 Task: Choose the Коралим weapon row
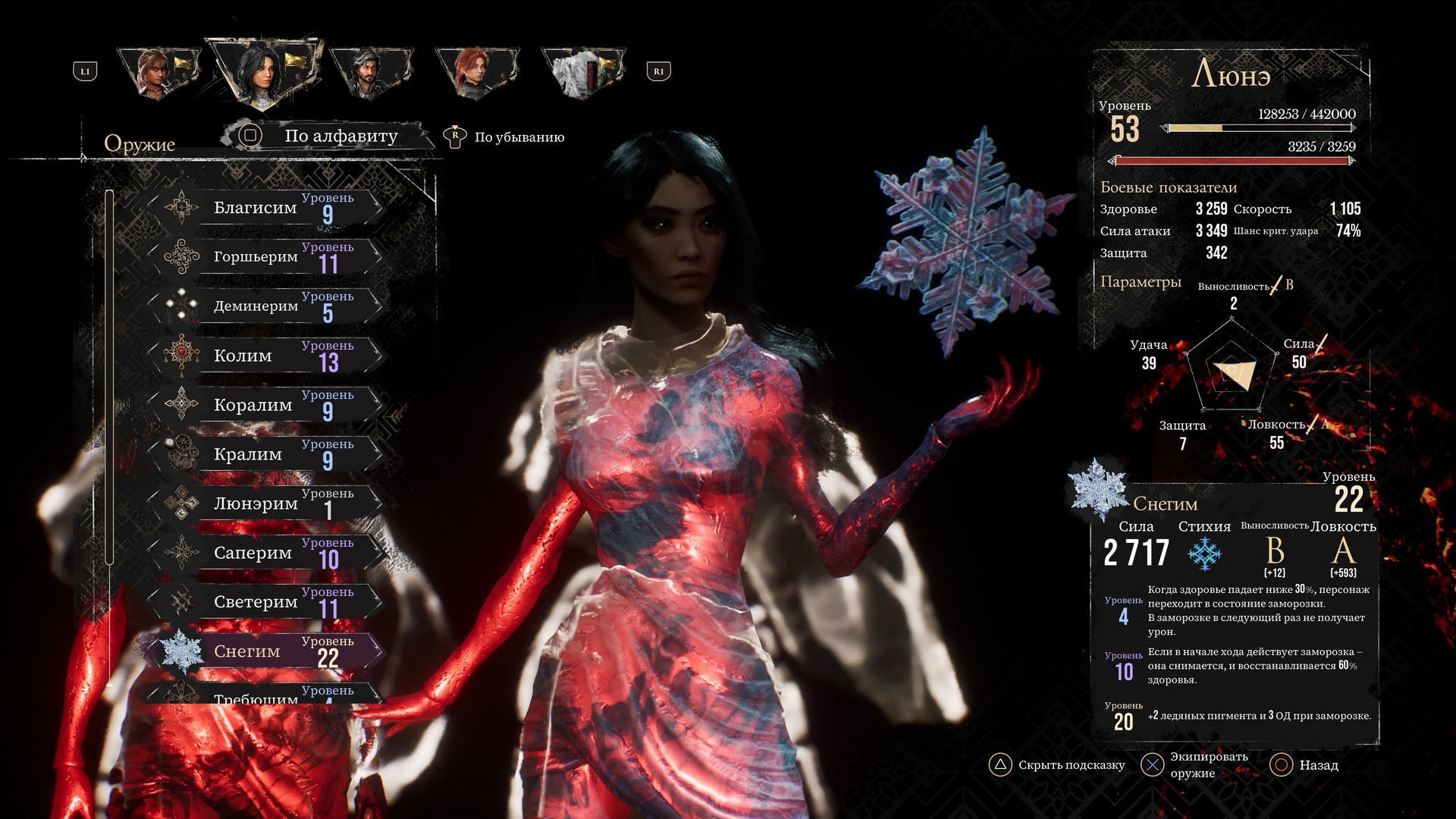coord(265,404)
